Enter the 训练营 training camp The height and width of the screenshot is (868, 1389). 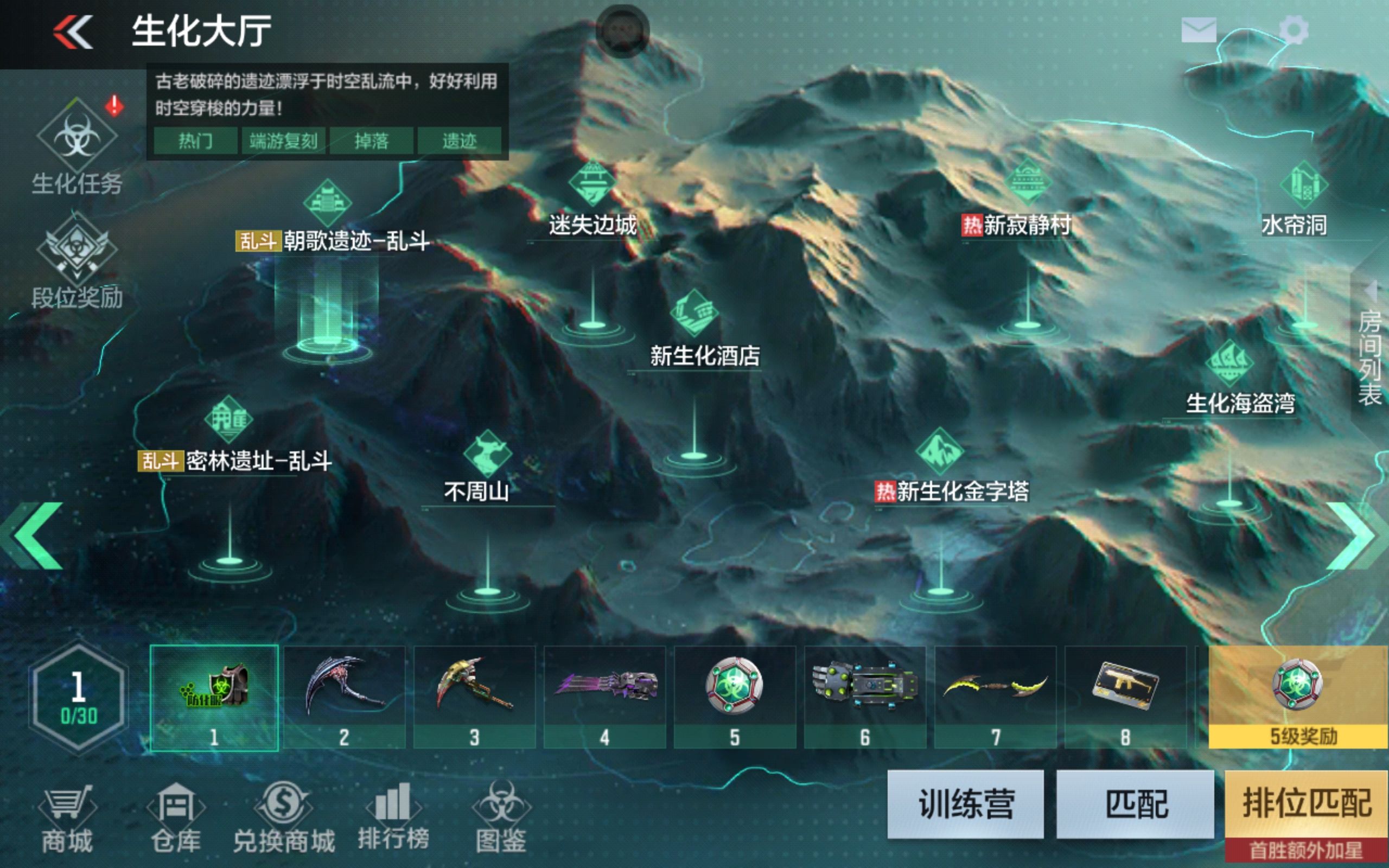[x=965, y=803]
